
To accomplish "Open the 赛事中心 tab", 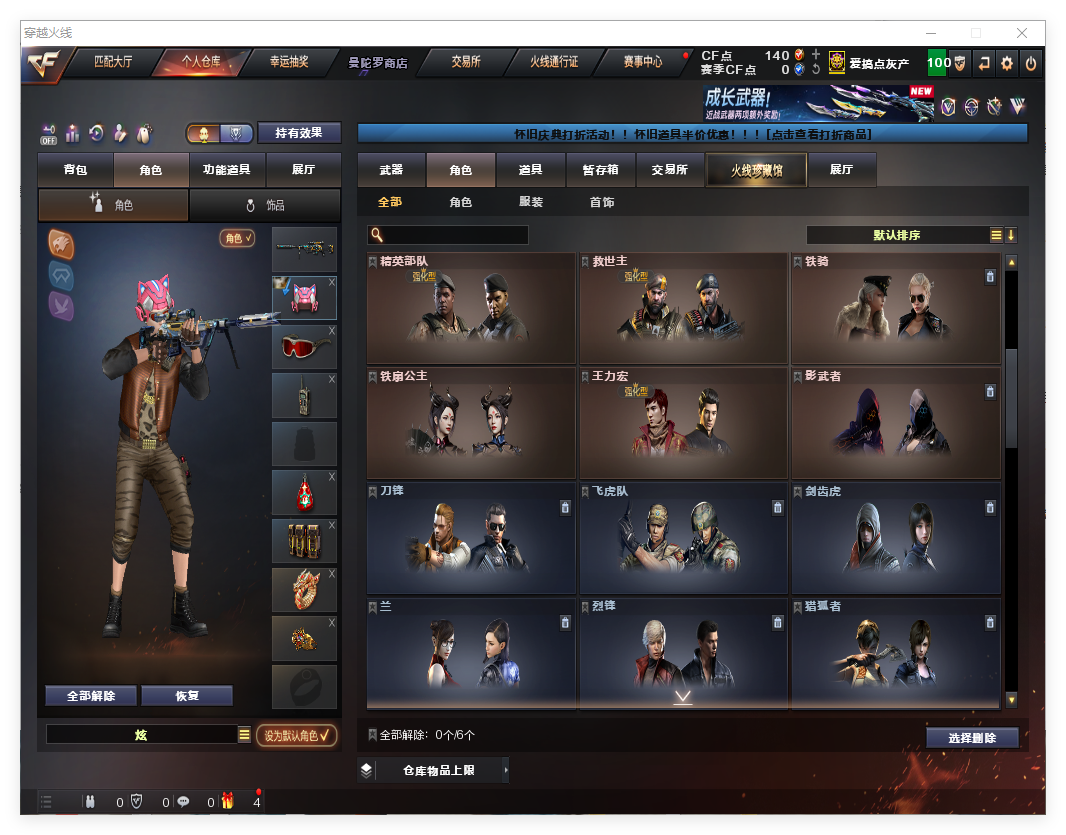I will [x=642, y=62].
